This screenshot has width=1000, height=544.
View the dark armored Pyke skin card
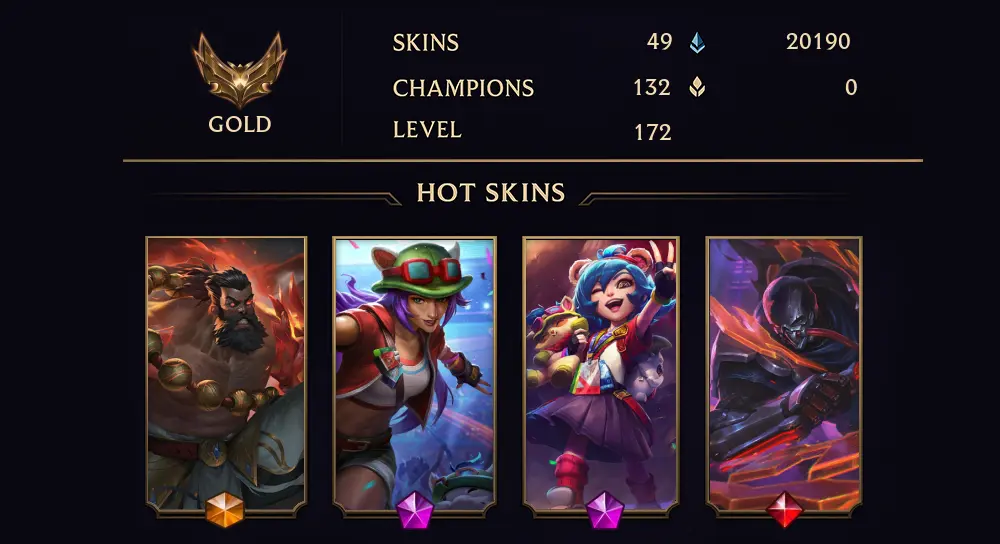click(785, 370)
